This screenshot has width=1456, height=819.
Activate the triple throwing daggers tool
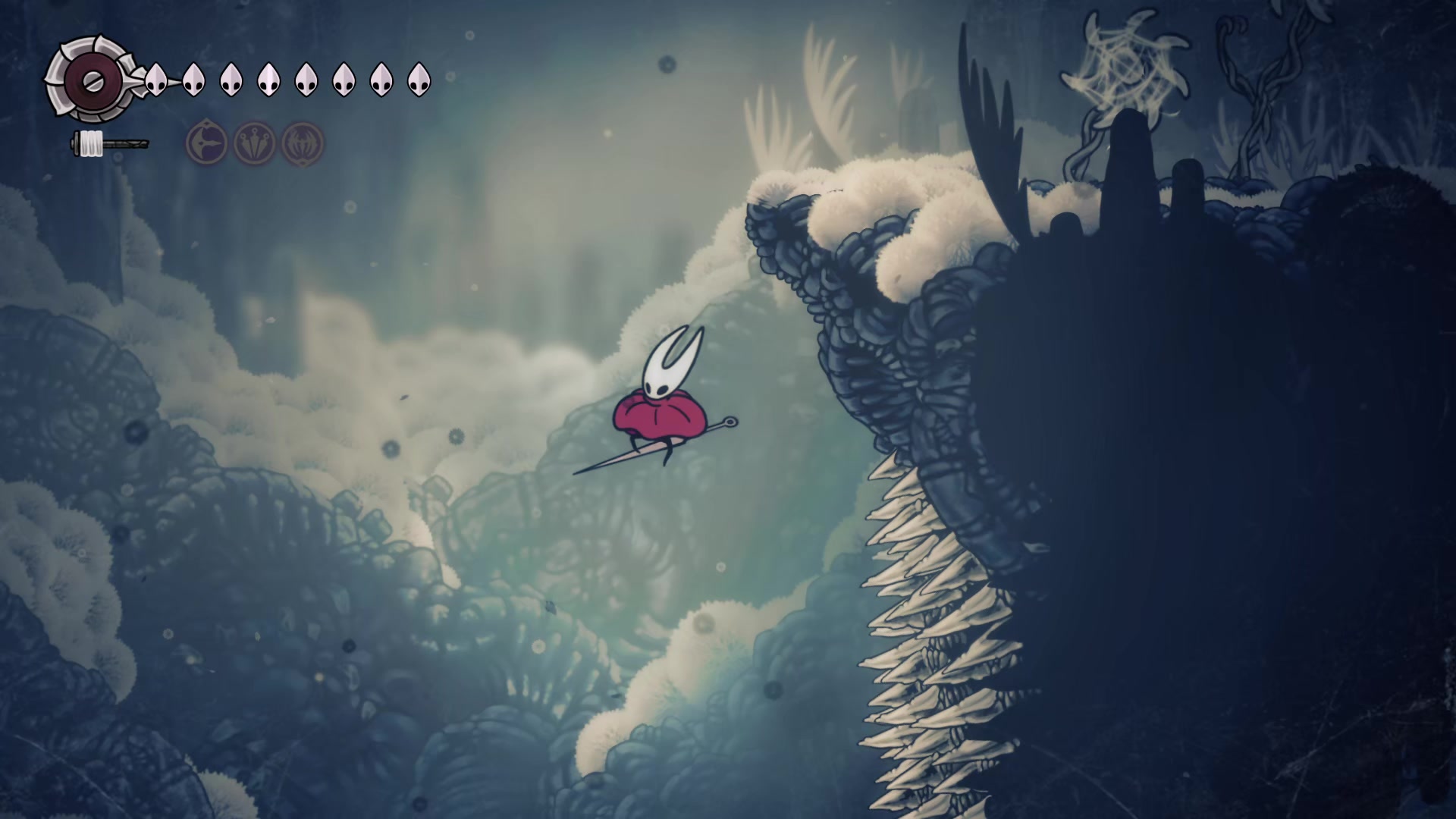pos(255,143)
